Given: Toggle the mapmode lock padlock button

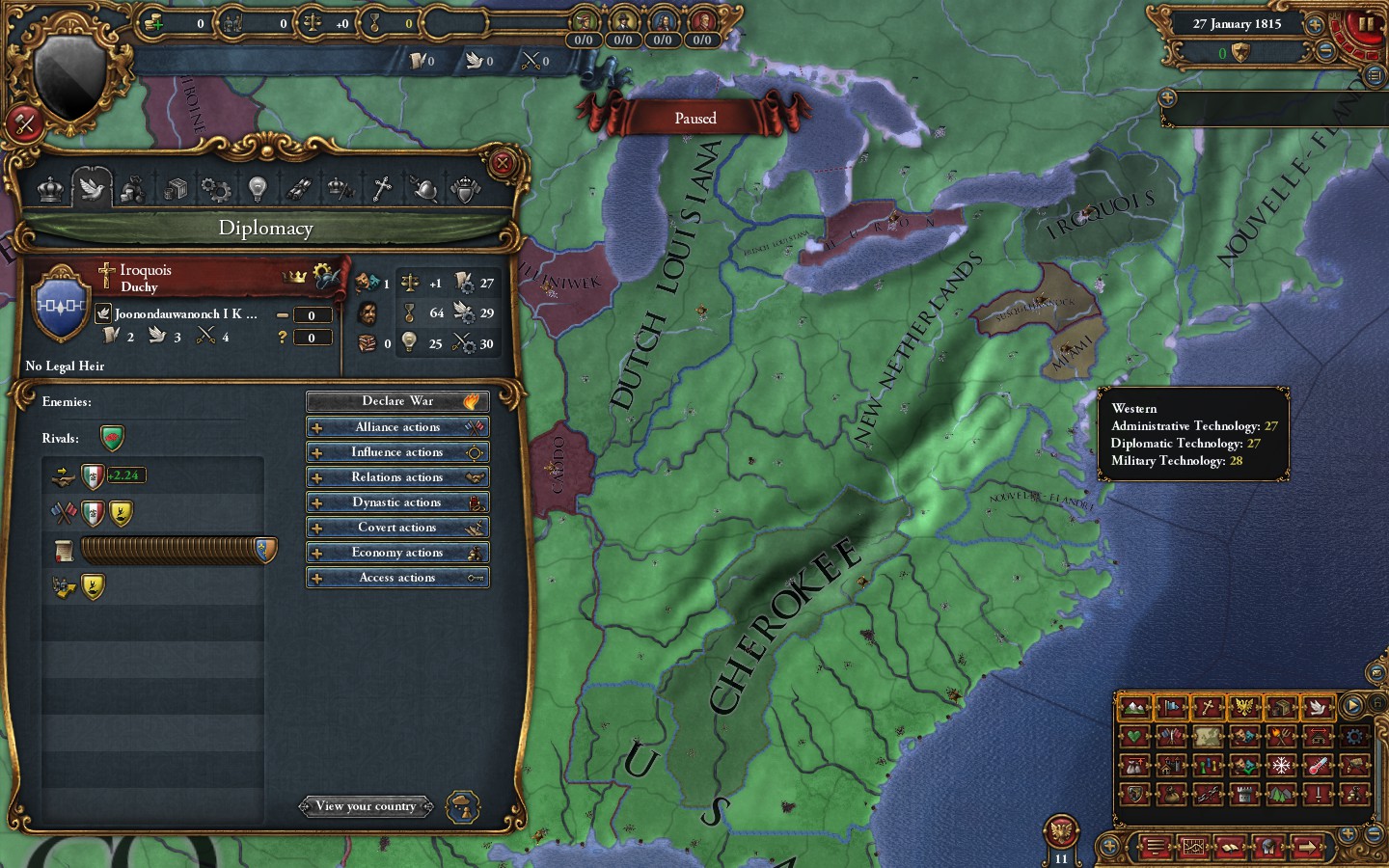Looking at the screenshot, I should click(1378, 702).
